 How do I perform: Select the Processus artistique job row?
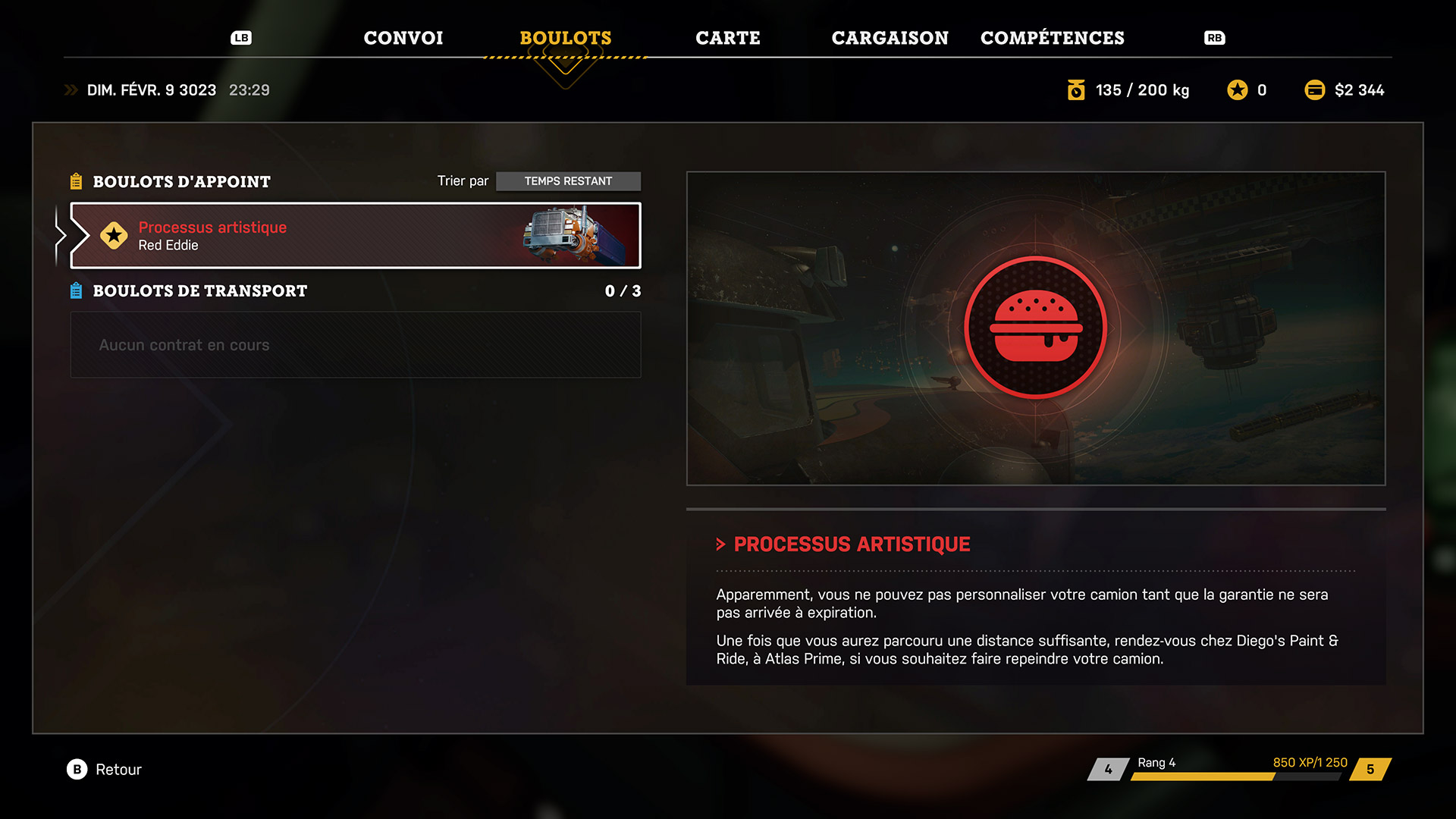[355, 236]
